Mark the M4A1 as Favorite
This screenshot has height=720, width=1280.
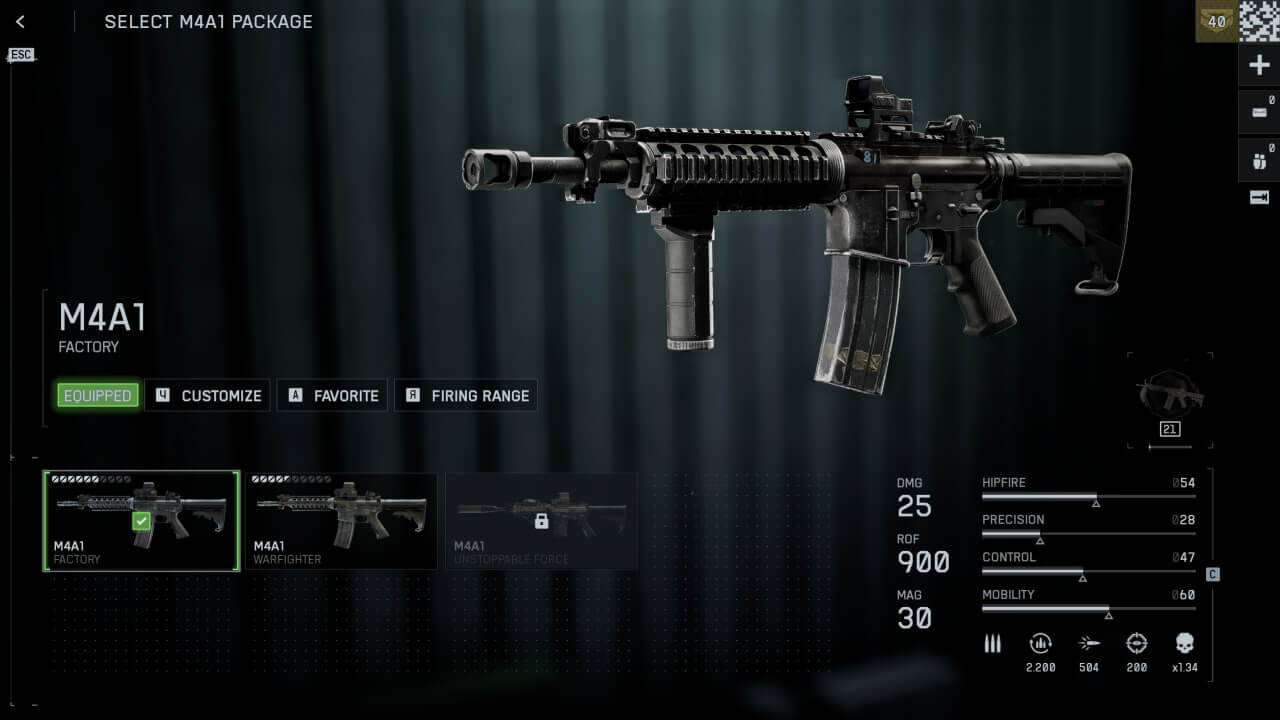click(333, 396)
